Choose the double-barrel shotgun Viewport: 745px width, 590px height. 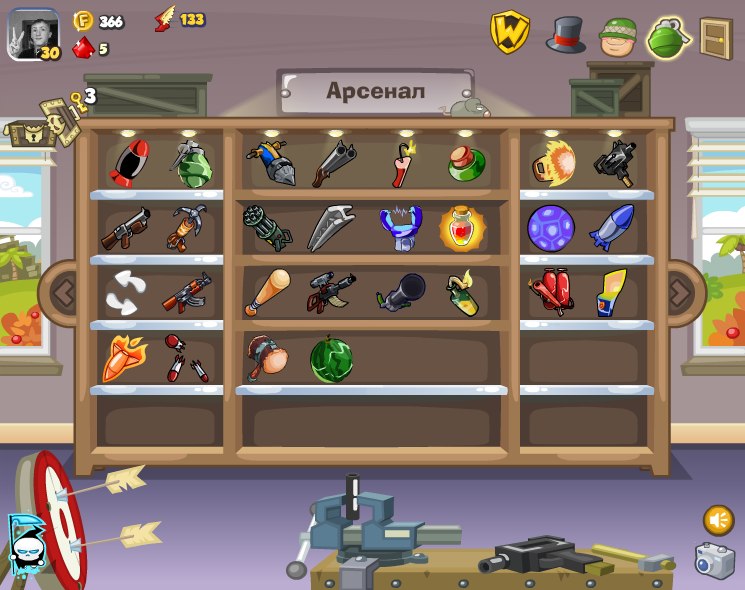[x=333, y=163]
